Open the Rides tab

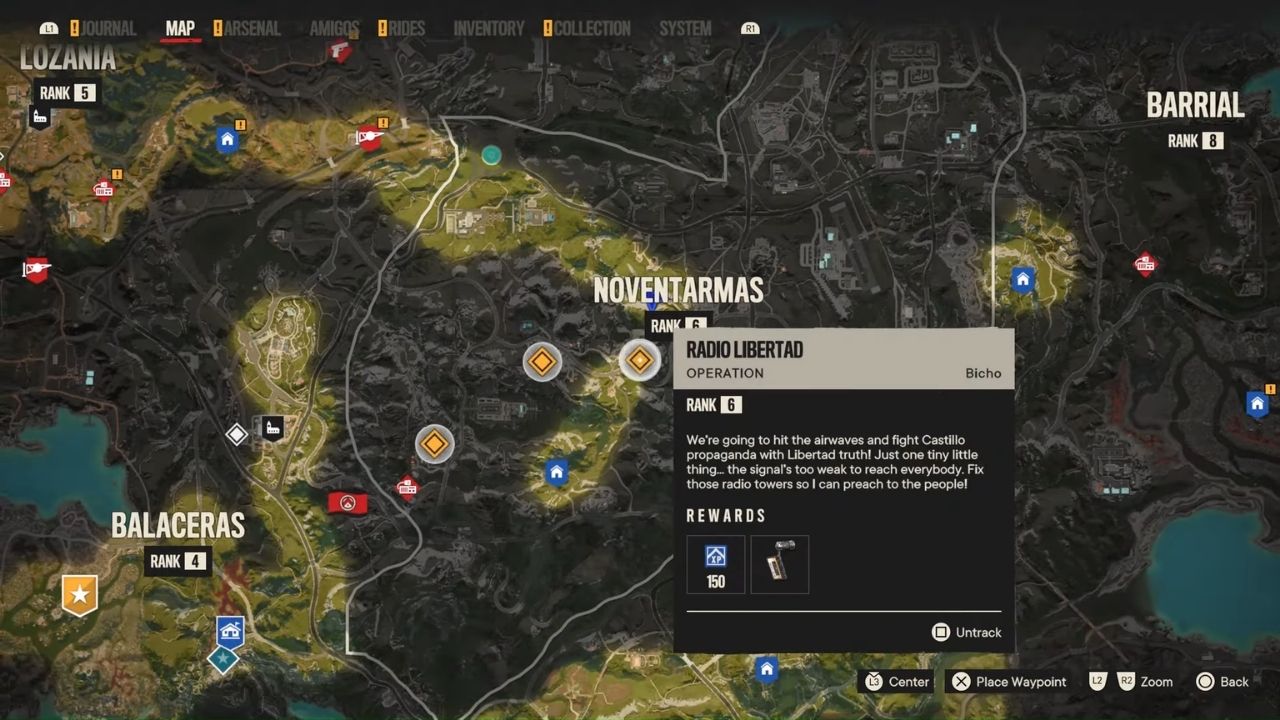[x=406, y=28]
